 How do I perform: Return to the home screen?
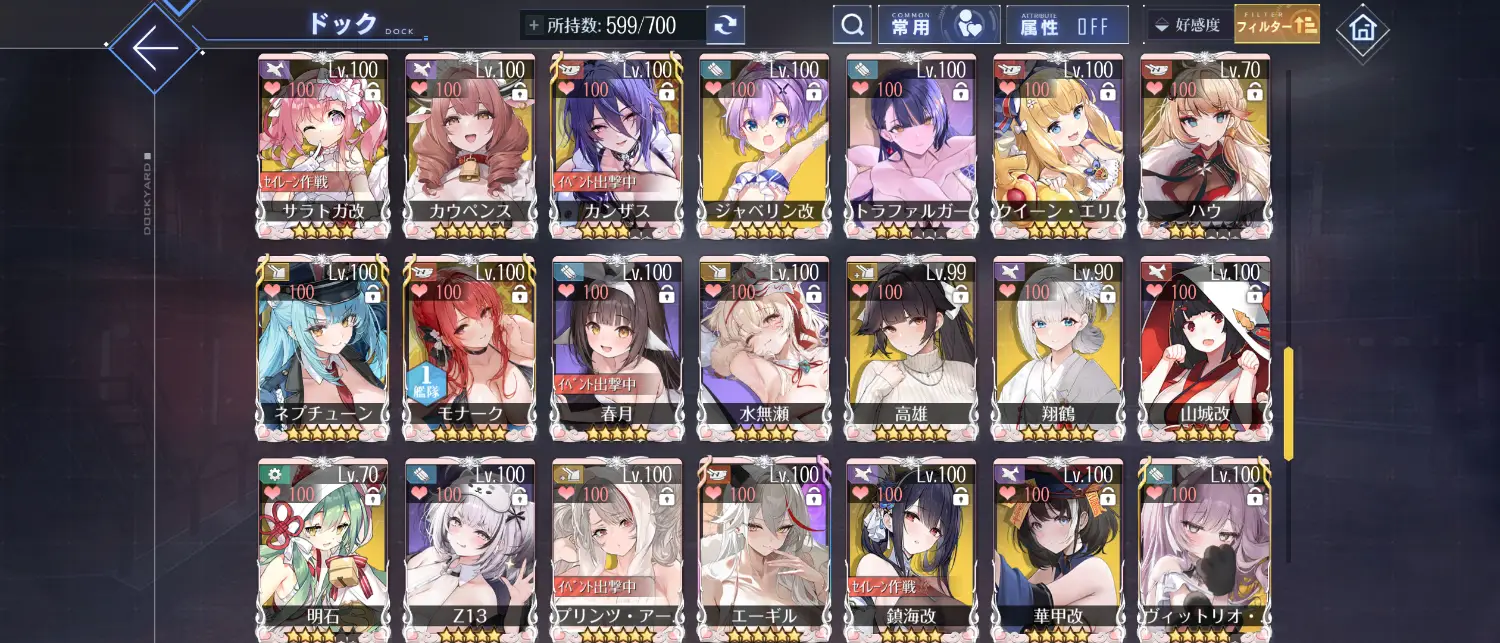(x=1362, y=30)
